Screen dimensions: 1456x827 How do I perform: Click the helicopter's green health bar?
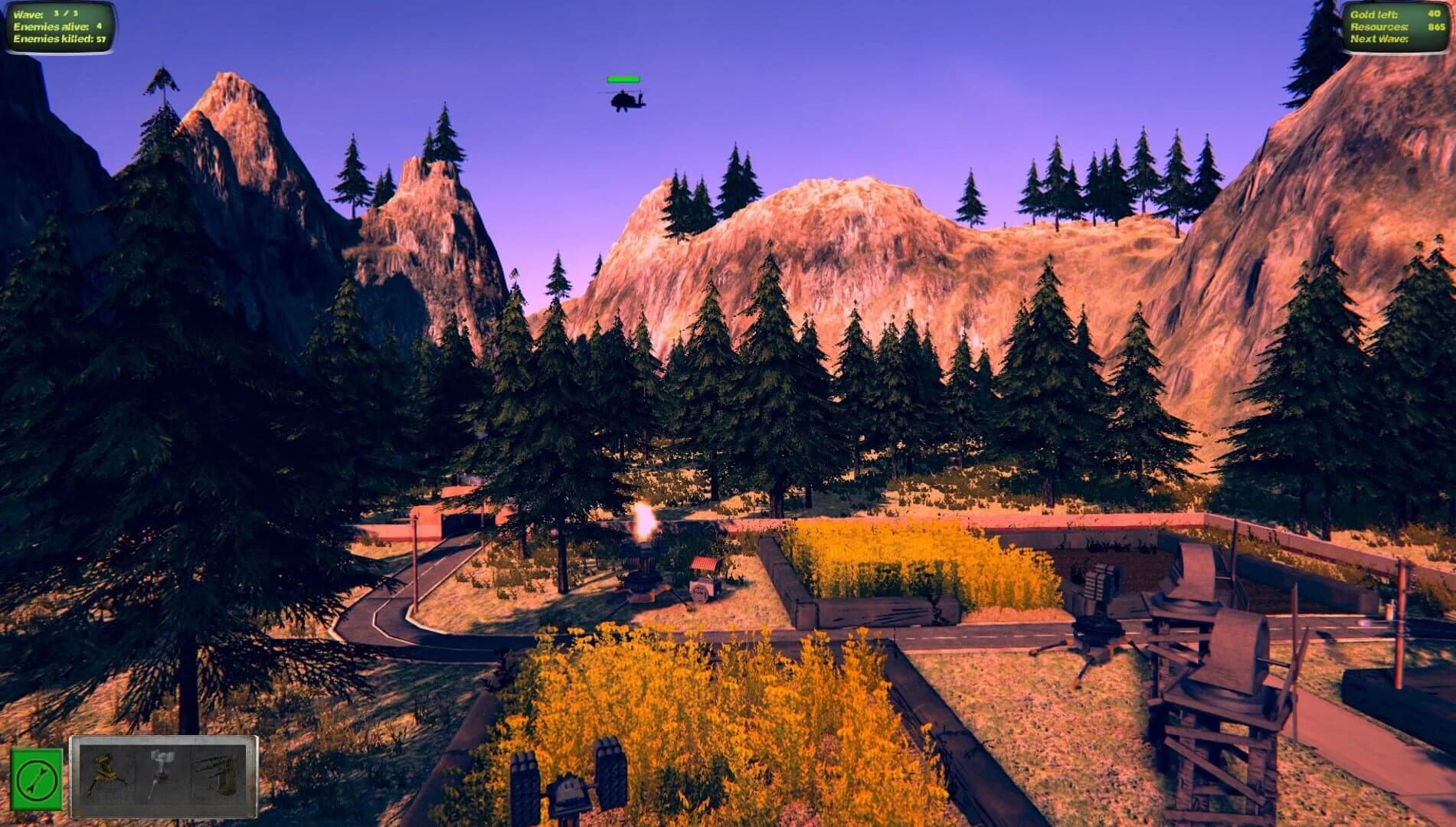coord(623,79)
